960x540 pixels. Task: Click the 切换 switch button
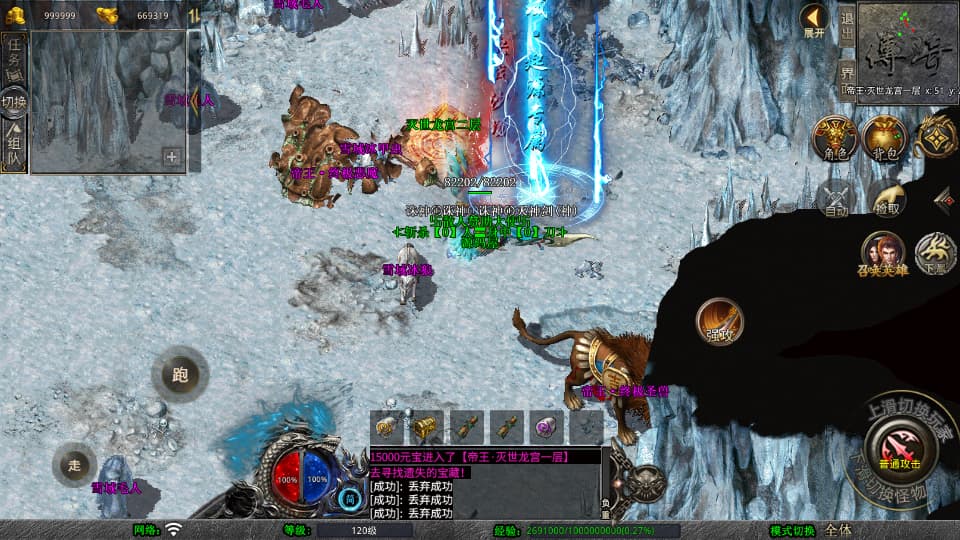point(14,101)
